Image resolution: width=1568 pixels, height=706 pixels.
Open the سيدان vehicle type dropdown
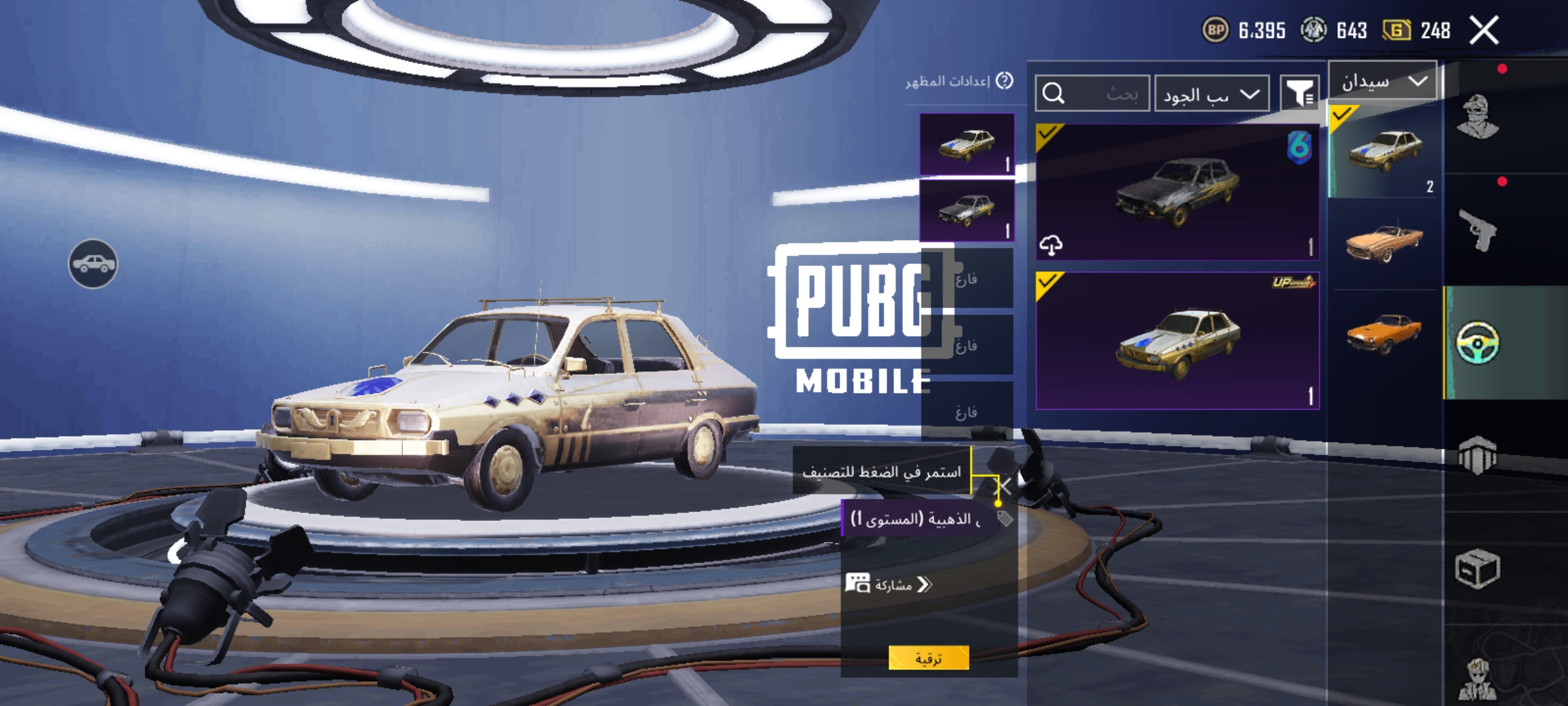pyautogui.click(x=1383, y=82)
